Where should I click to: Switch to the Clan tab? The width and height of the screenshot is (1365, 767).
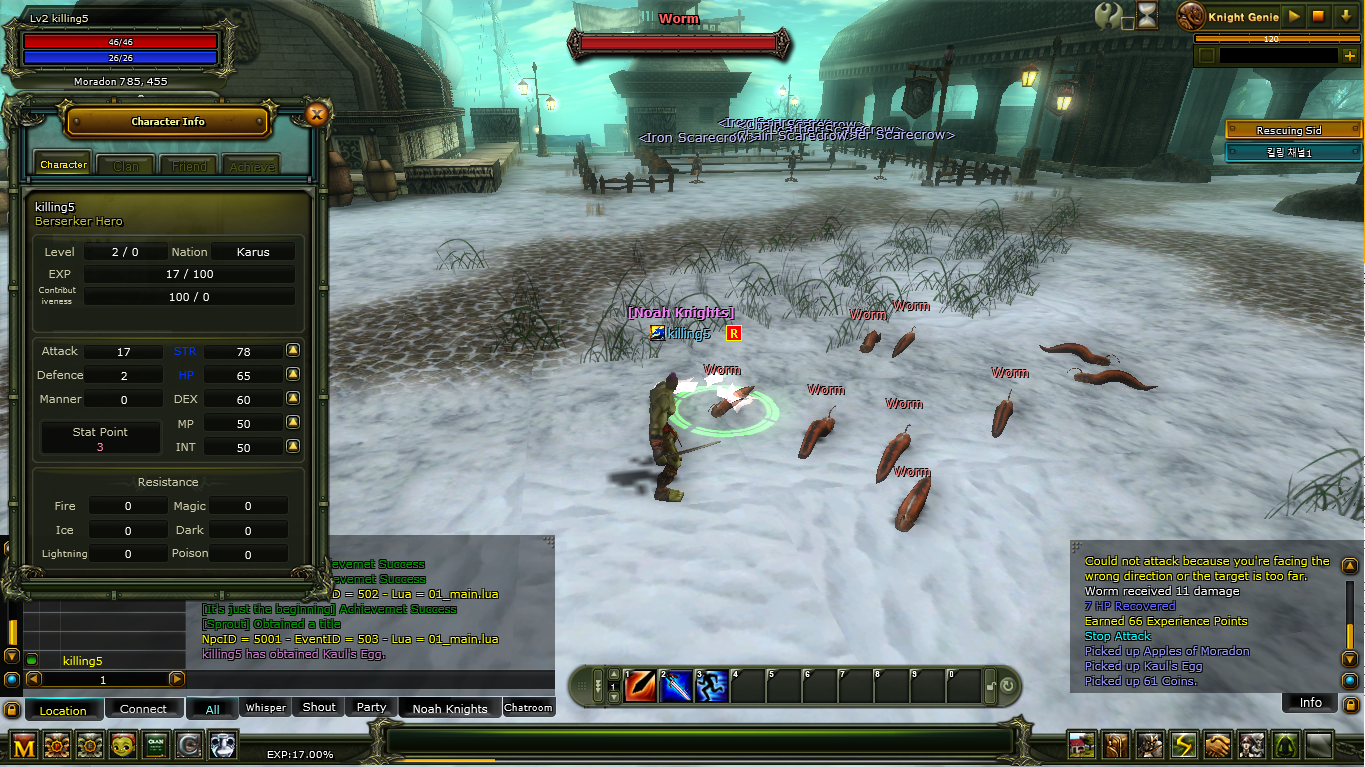pyautogui.click(x=126, y=165)
